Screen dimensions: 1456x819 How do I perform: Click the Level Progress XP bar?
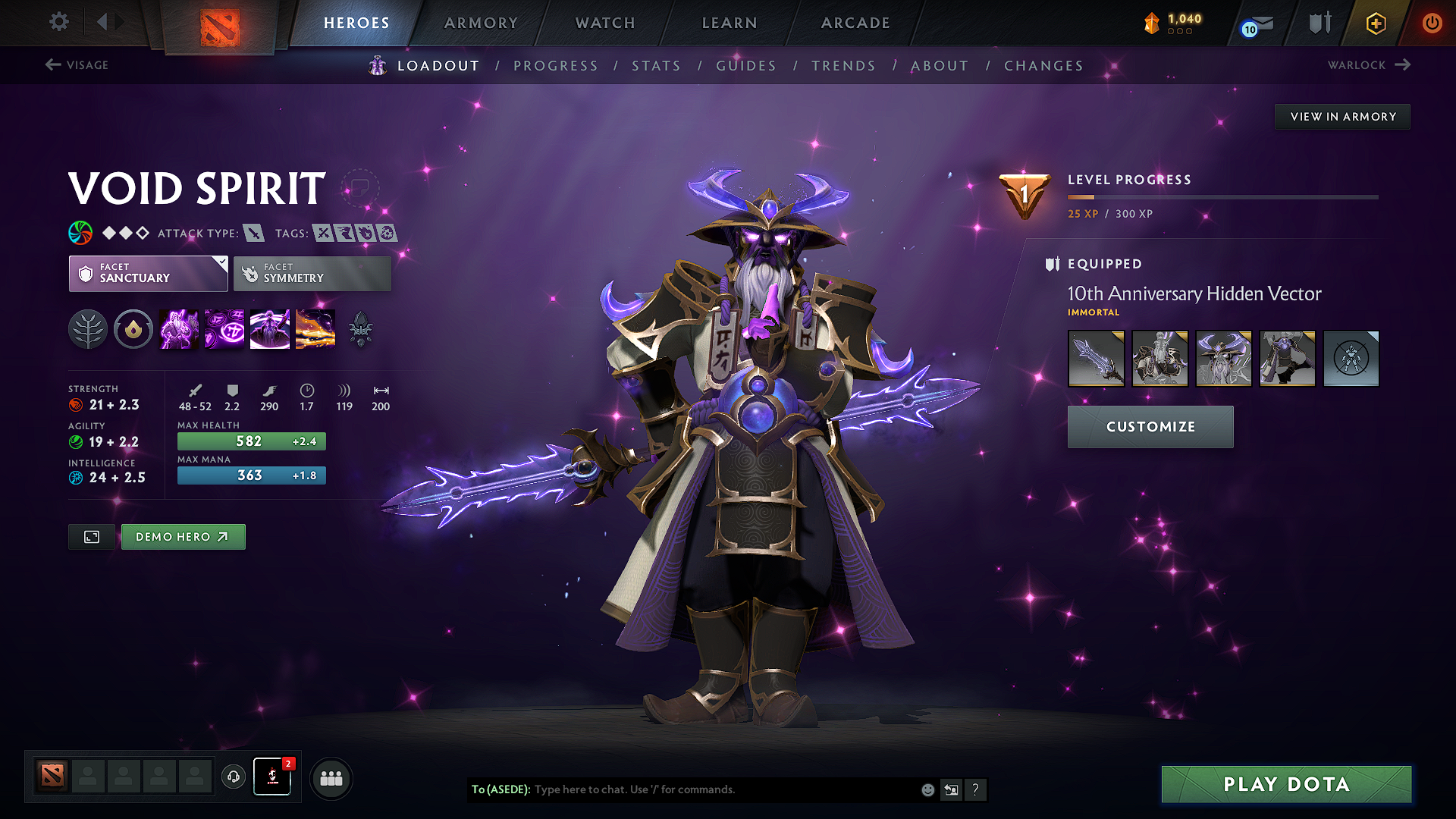coord(1221,197)
